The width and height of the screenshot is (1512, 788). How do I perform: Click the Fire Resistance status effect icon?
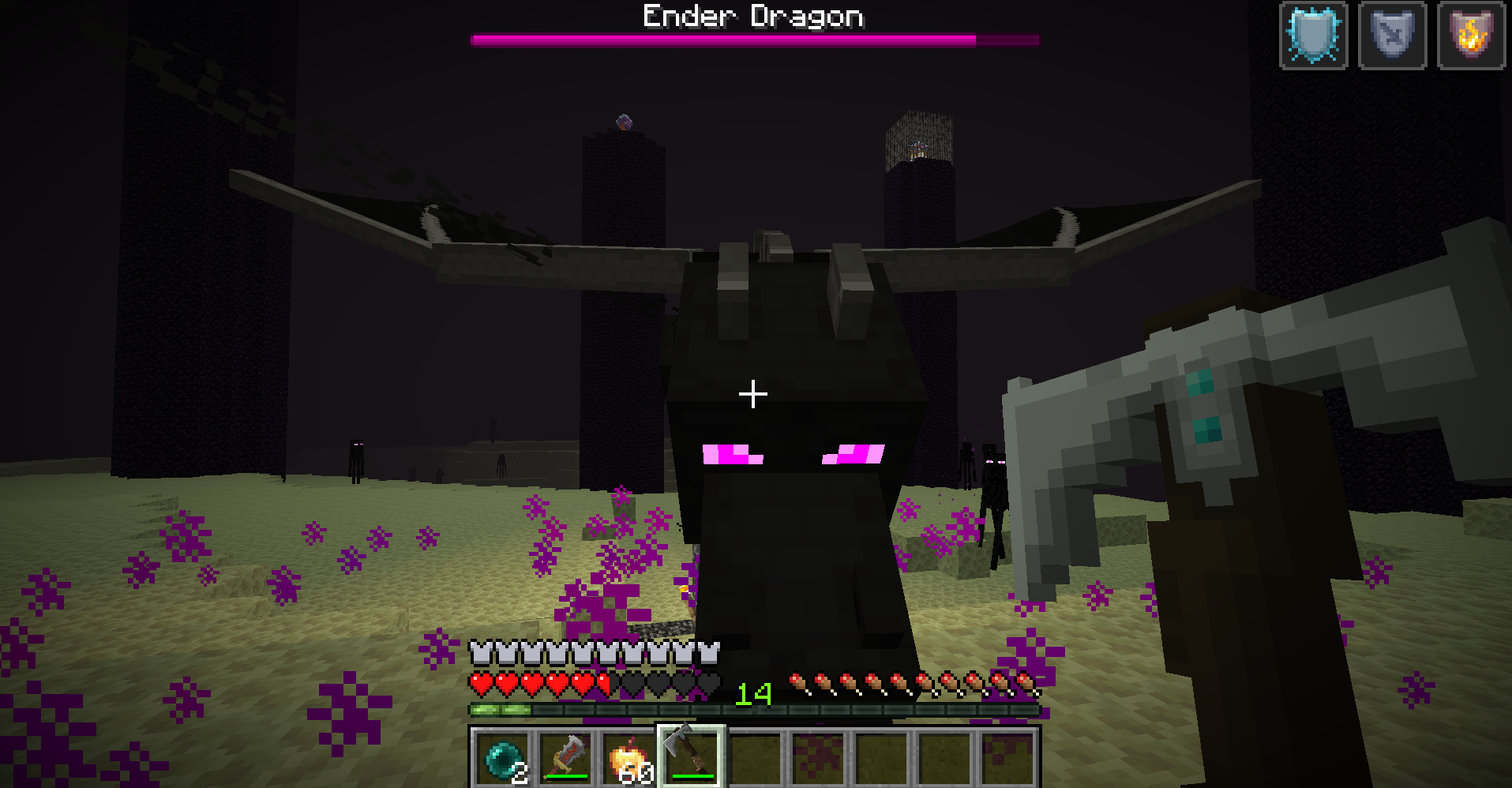pyautogui.click(x=1470, y=35)
